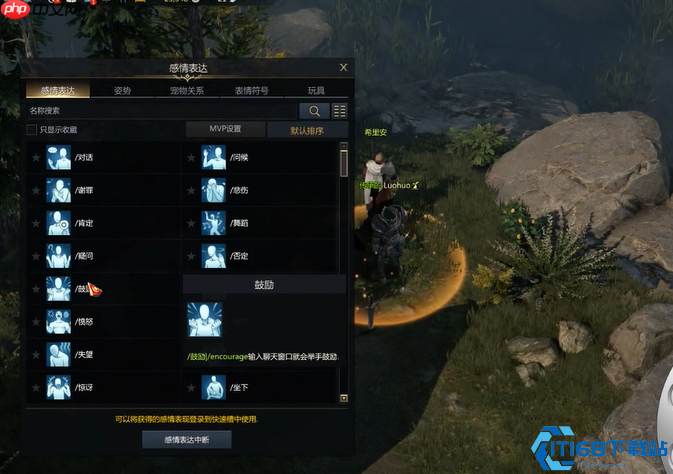Click the 名称搜索 search field

[x=160, y=111]
